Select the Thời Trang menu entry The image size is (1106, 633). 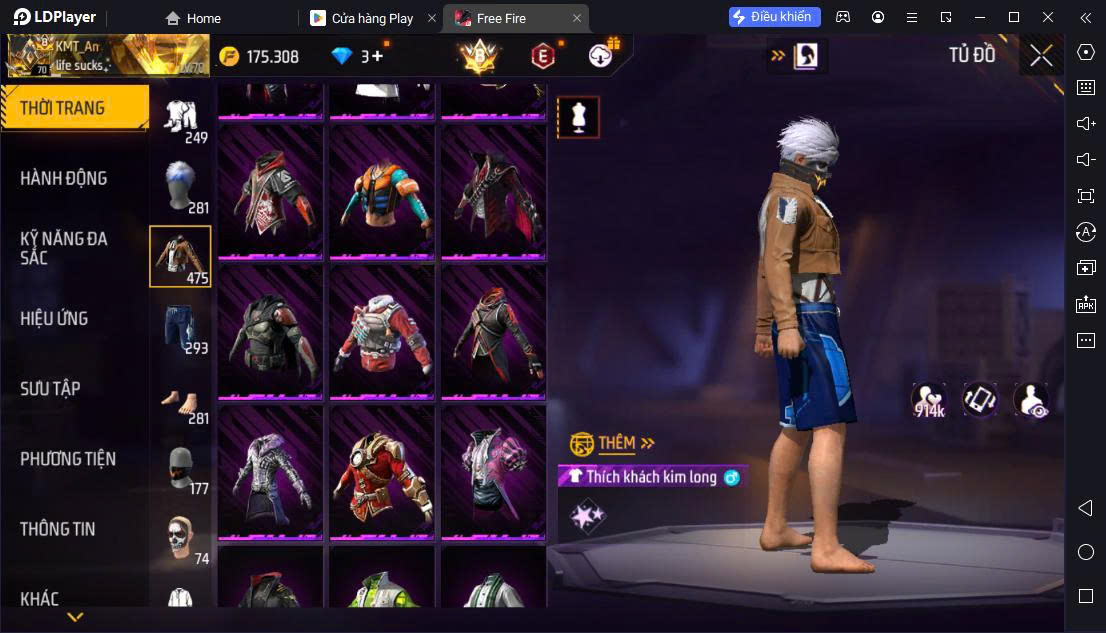click(62, 108)
